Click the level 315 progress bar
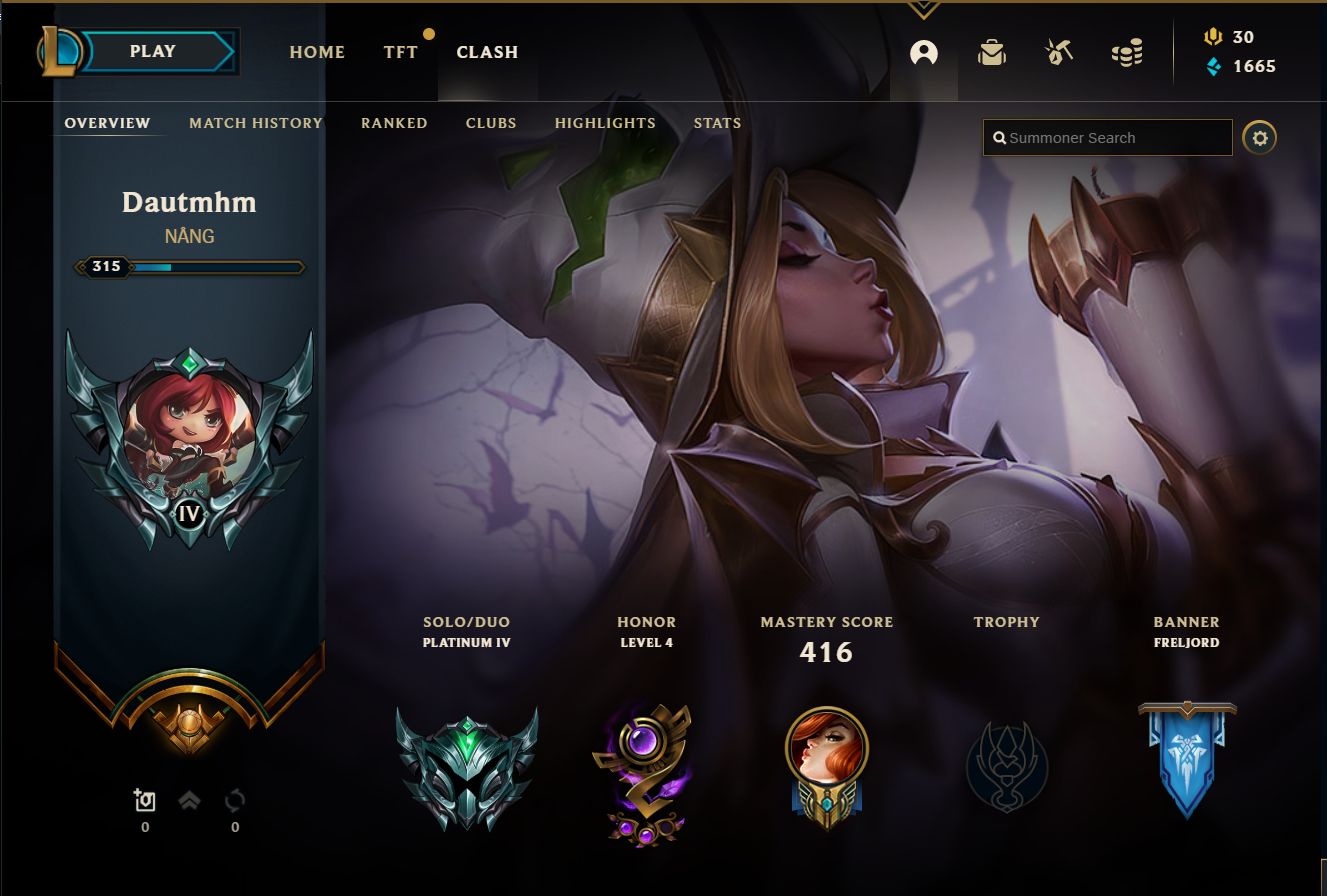Viewport: 1327px width, 896px height. [x=190, y=267]
